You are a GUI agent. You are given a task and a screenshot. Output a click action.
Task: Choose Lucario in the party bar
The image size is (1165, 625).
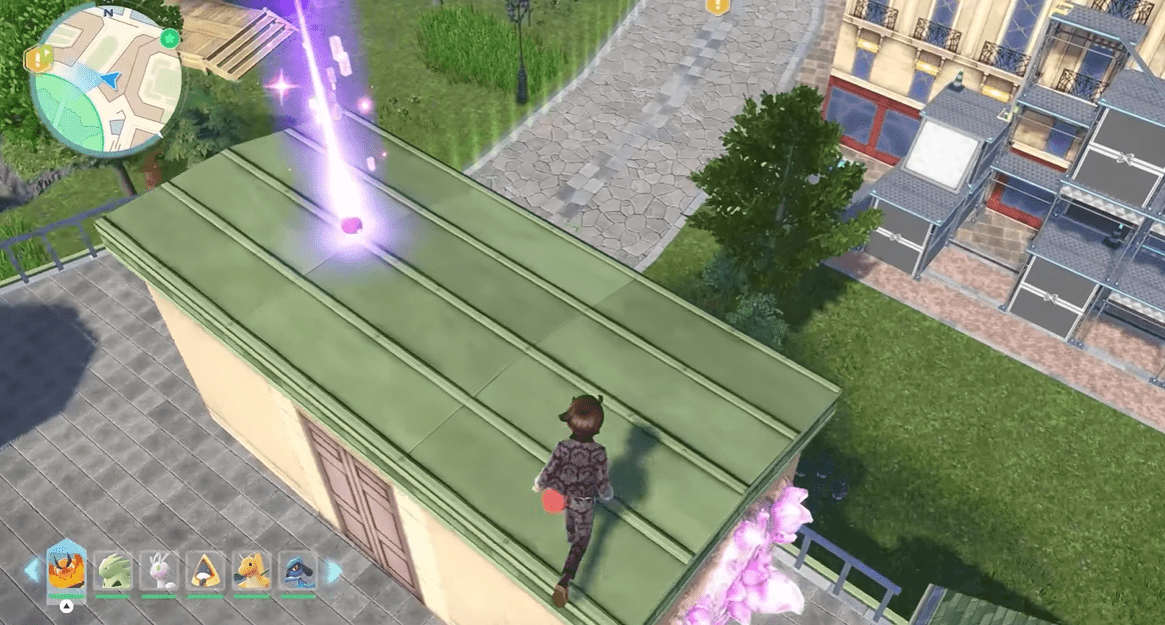[298, 571]
